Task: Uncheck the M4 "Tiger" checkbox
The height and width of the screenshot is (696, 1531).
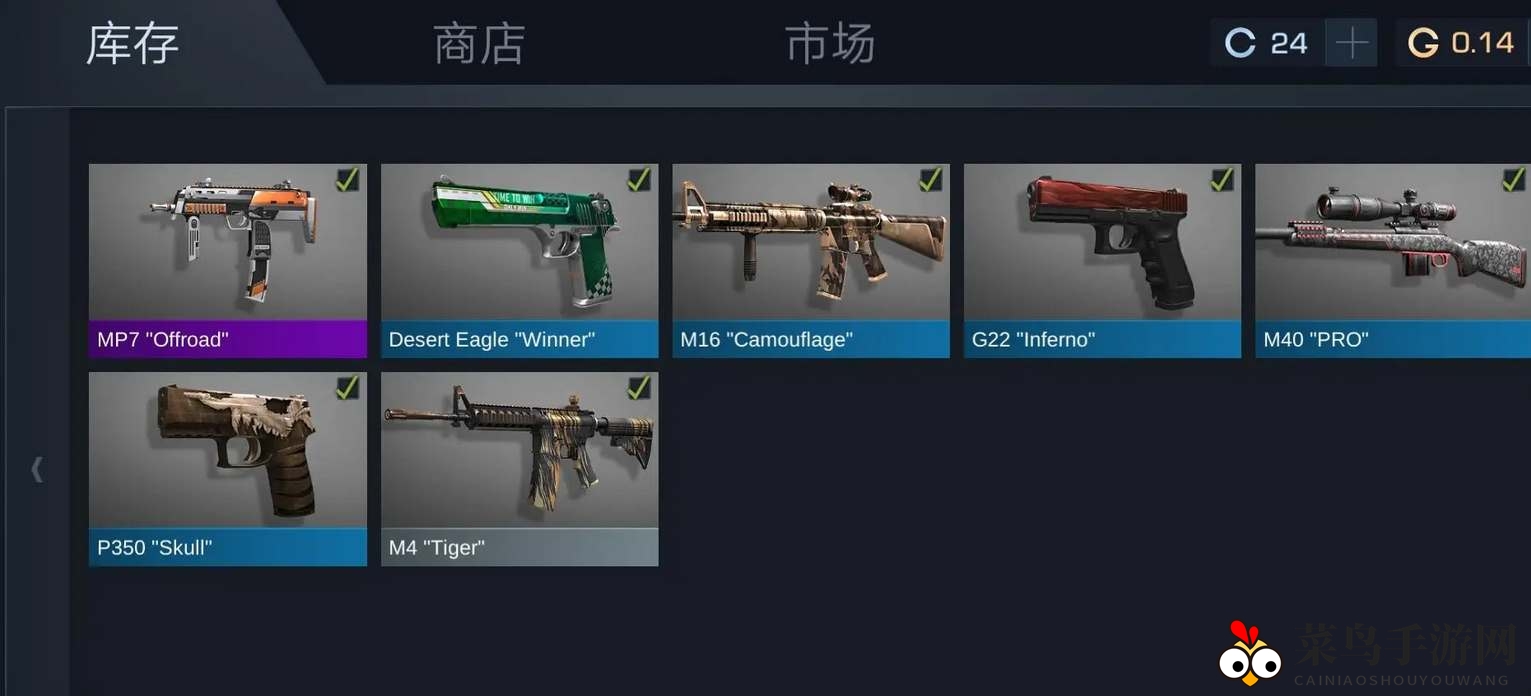Action: (638, 388)
